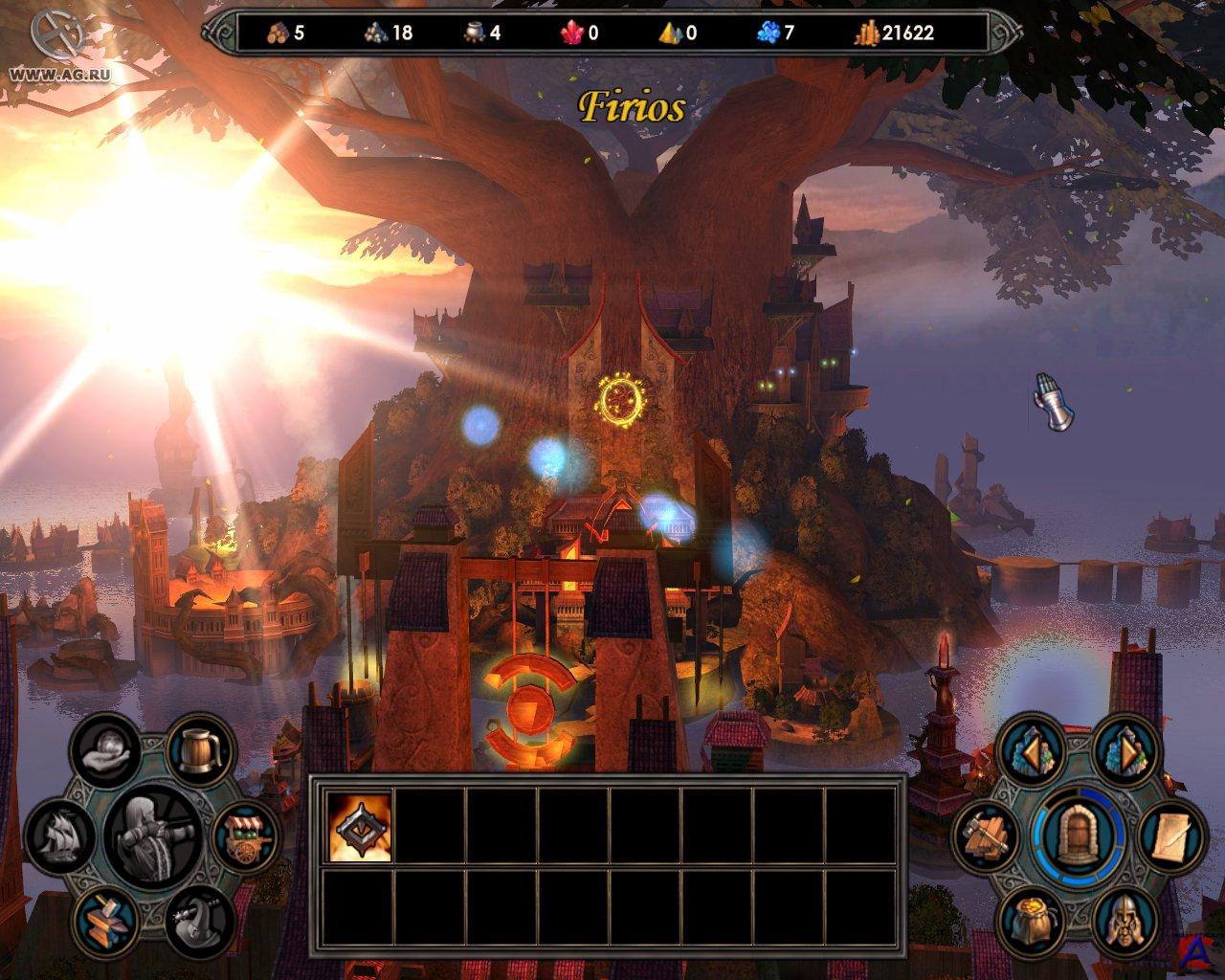Screen dimensions: 1225x980
Task: Select the fiery creature in the garrison slot
Action: point(360,826)
